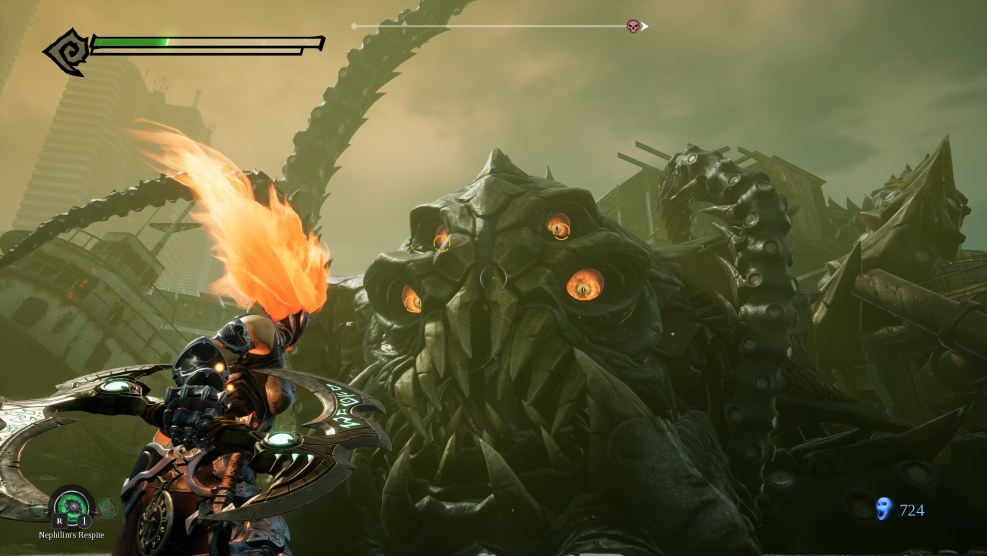Select the Nephilim's Respite item slot
The width and height of the screenshot is (987, 556).
(x=72, y=505)
